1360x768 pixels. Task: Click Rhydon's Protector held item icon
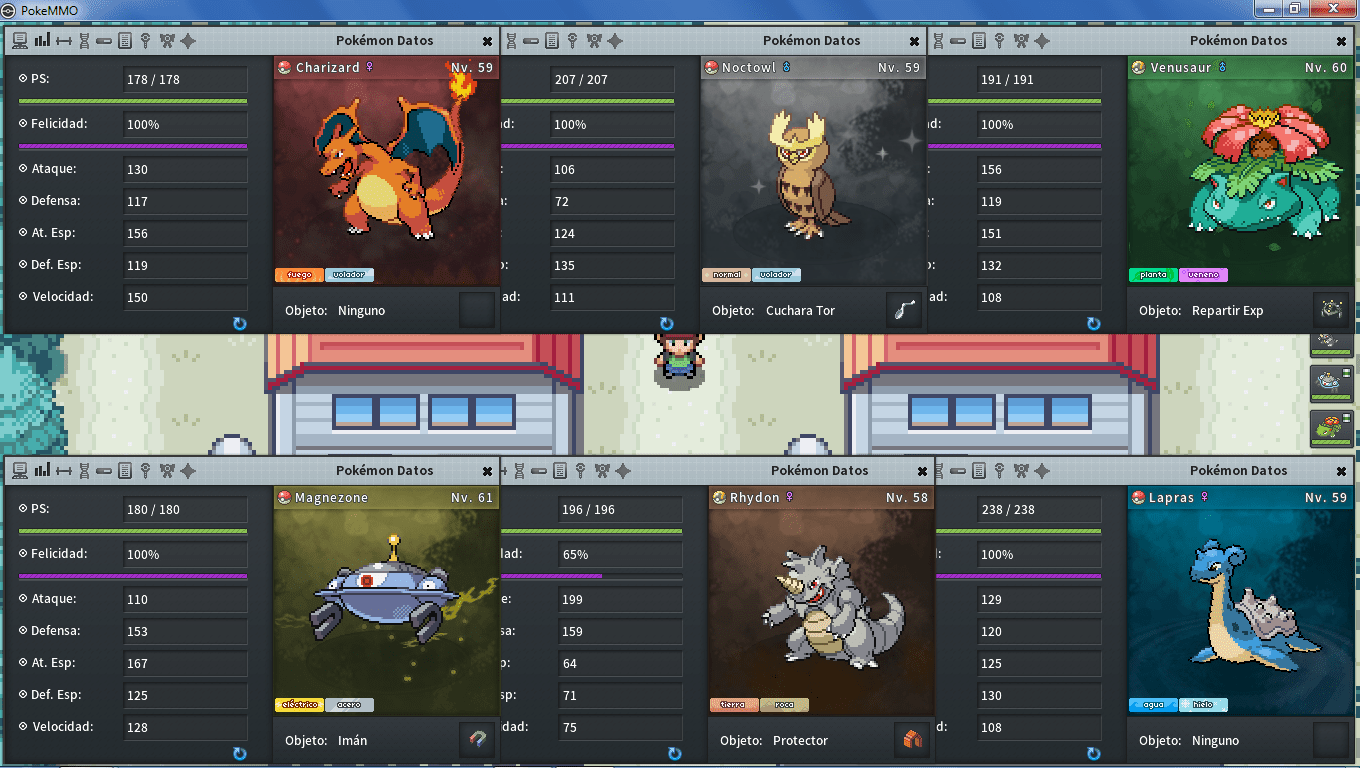[x=911, y=740]
